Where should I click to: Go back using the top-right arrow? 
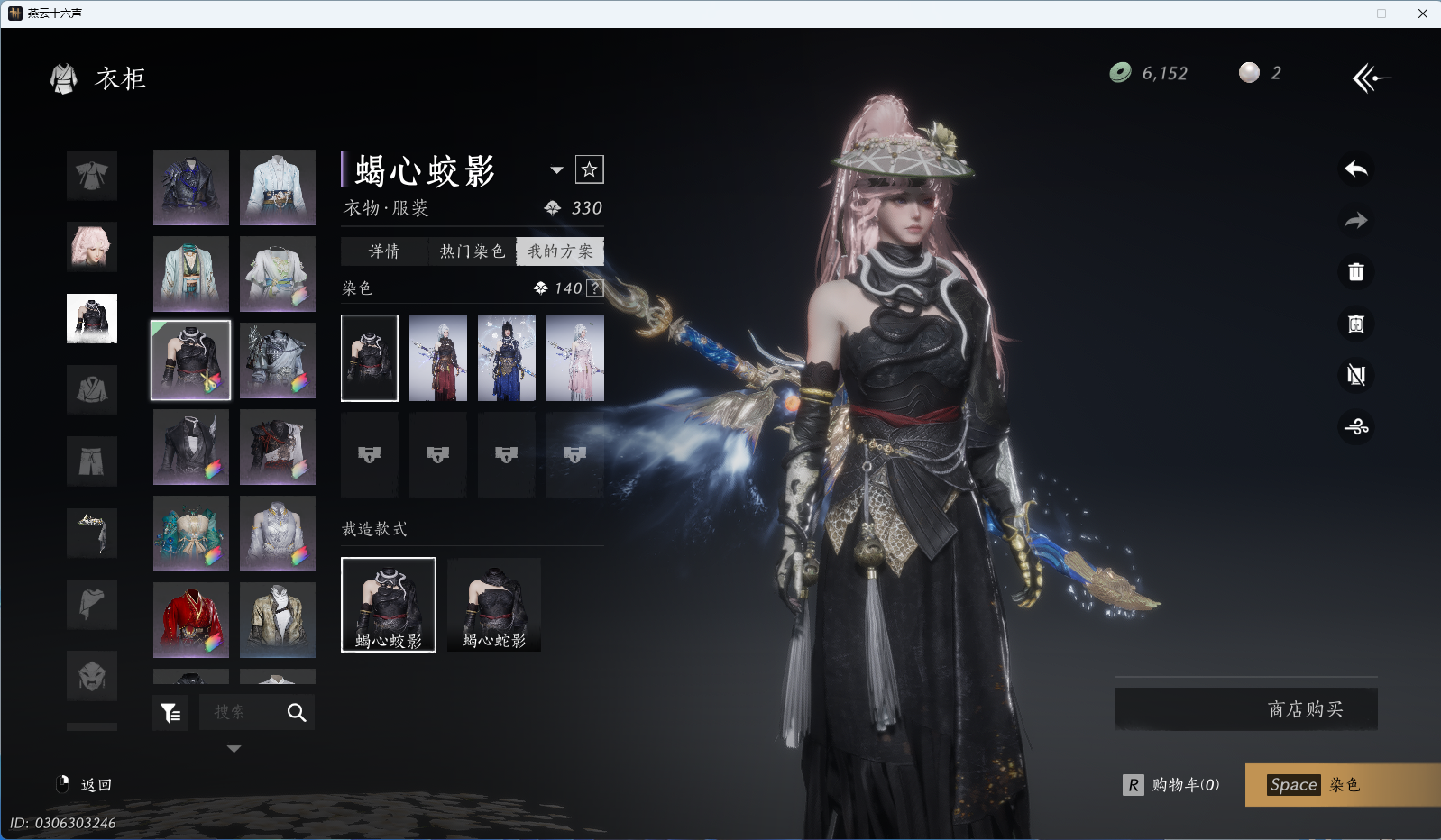coord(1371,78)
